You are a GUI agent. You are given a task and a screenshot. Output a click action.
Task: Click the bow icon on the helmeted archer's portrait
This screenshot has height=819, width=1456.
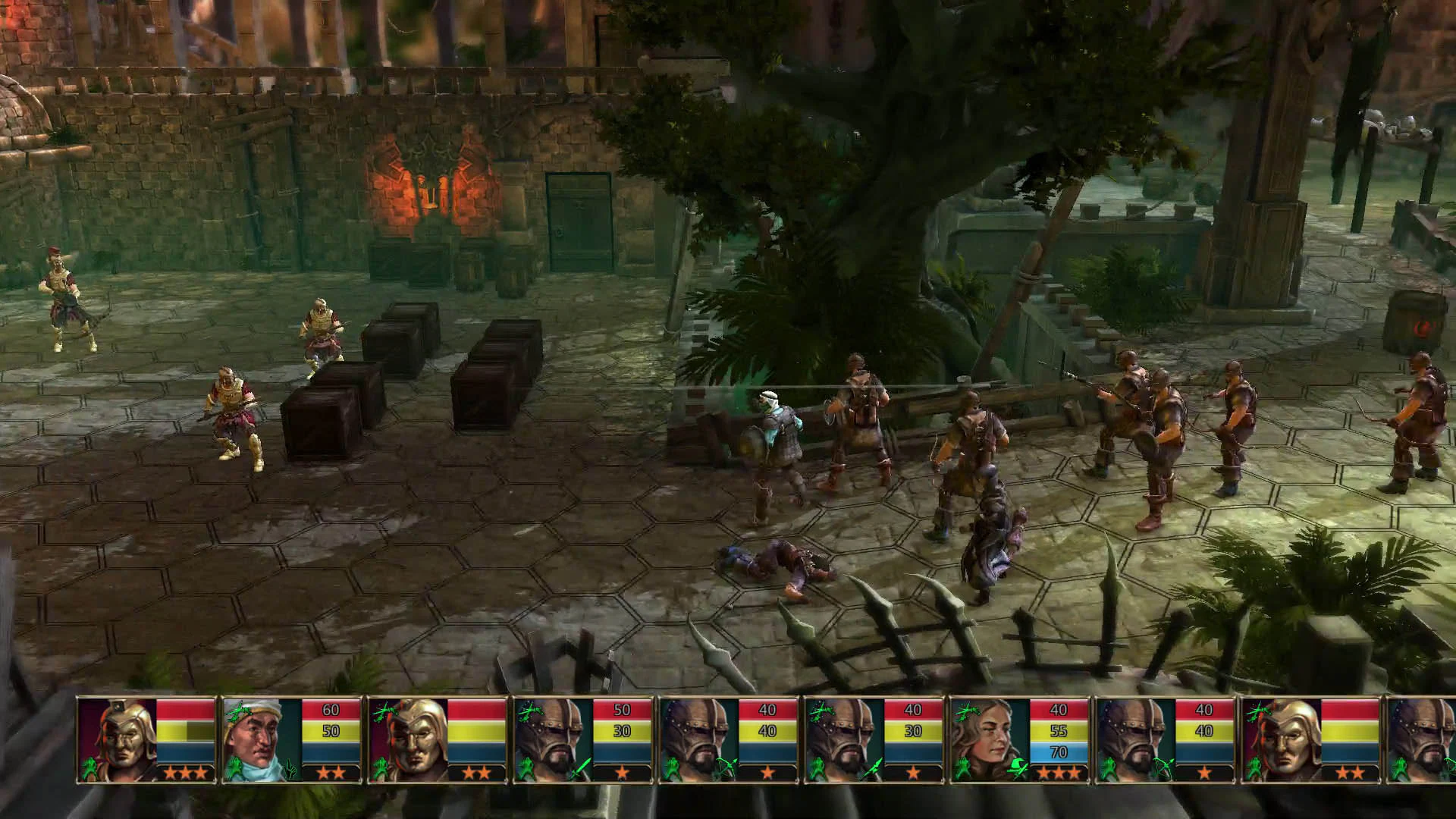[x=725, y=767]
